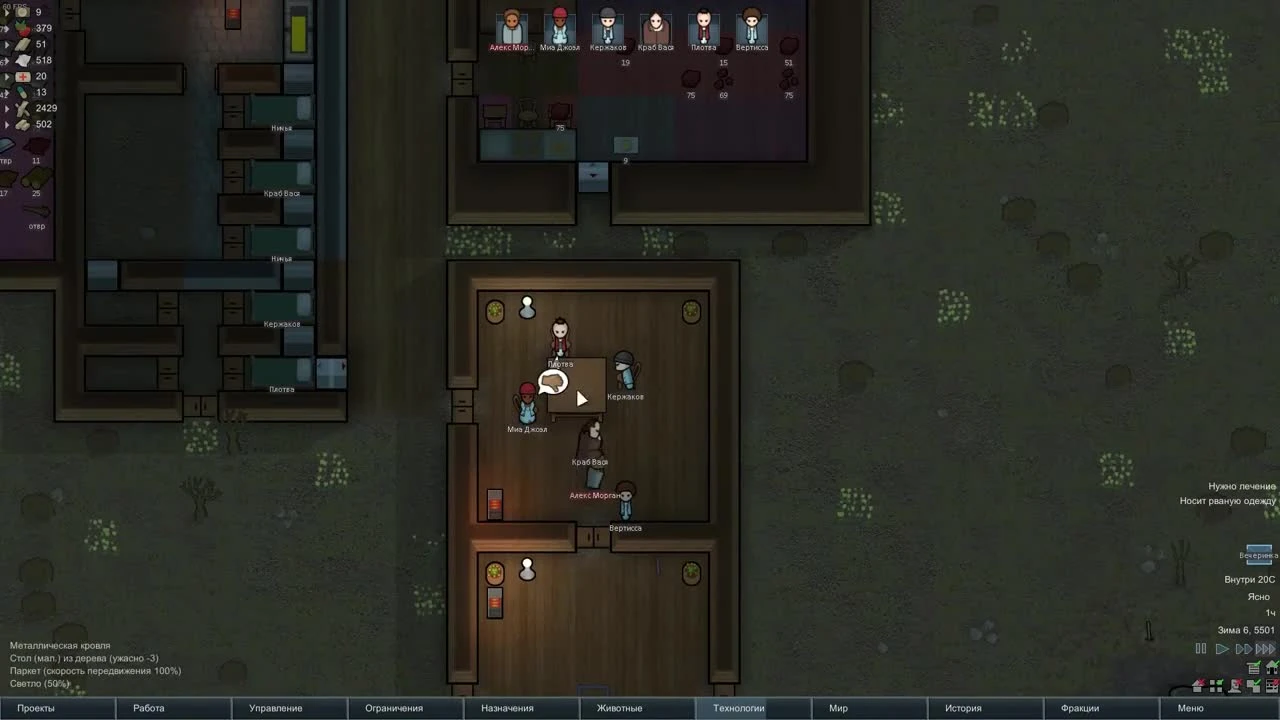
Task: Switch to the Технологии tab
Action: (738, 707)
